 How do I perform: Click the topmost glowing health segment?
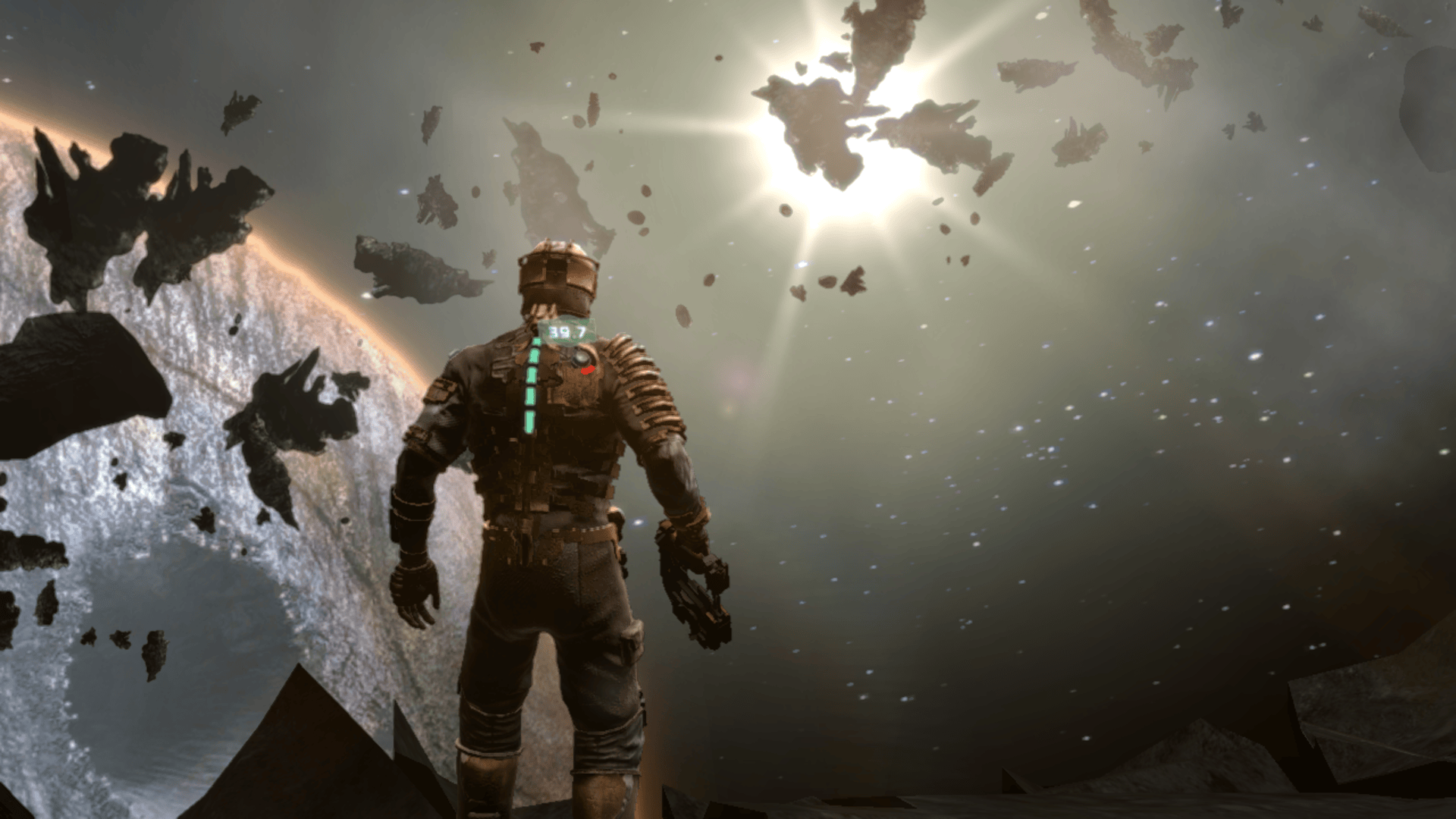[x=537, y=341]
